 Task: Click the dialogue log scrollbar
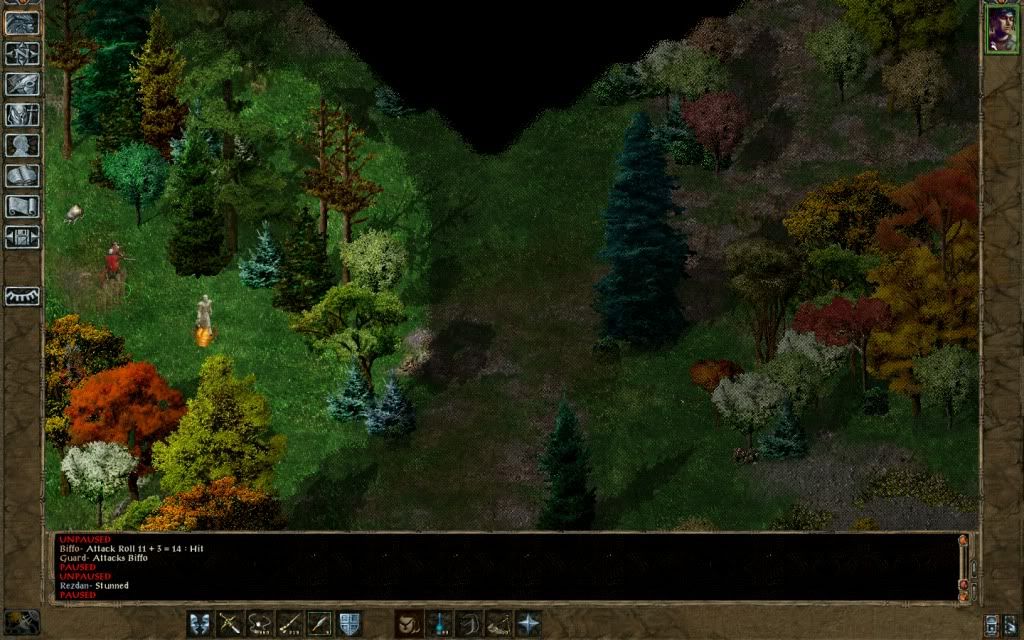point(964,565)
